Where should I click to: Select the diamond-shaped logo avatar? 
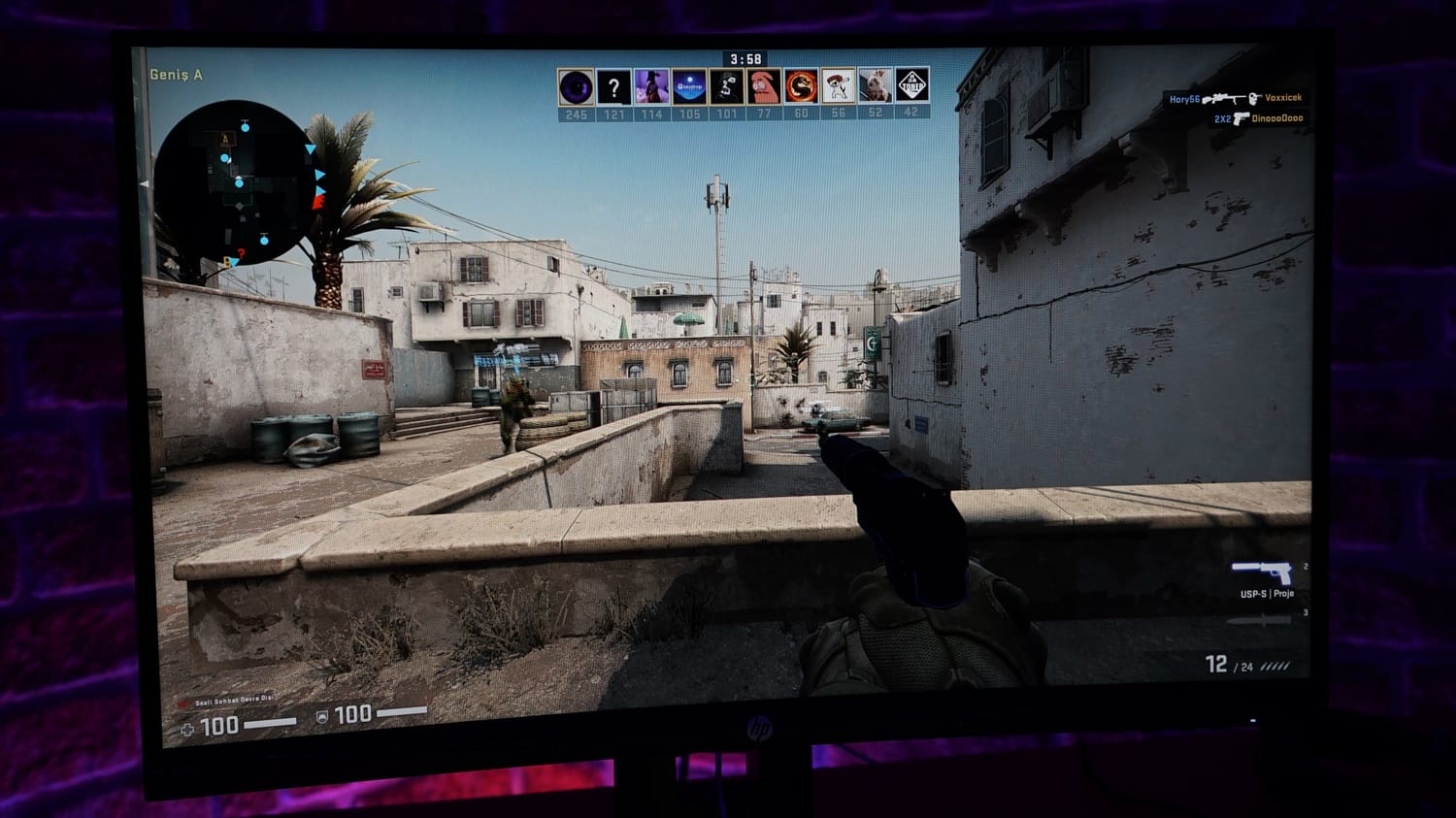click(911, 87)
